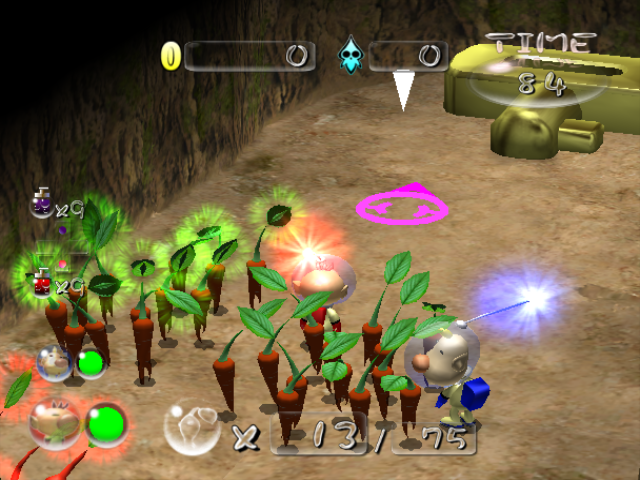
Task: Click the large active captain portrait
Action: click(55, 421)
